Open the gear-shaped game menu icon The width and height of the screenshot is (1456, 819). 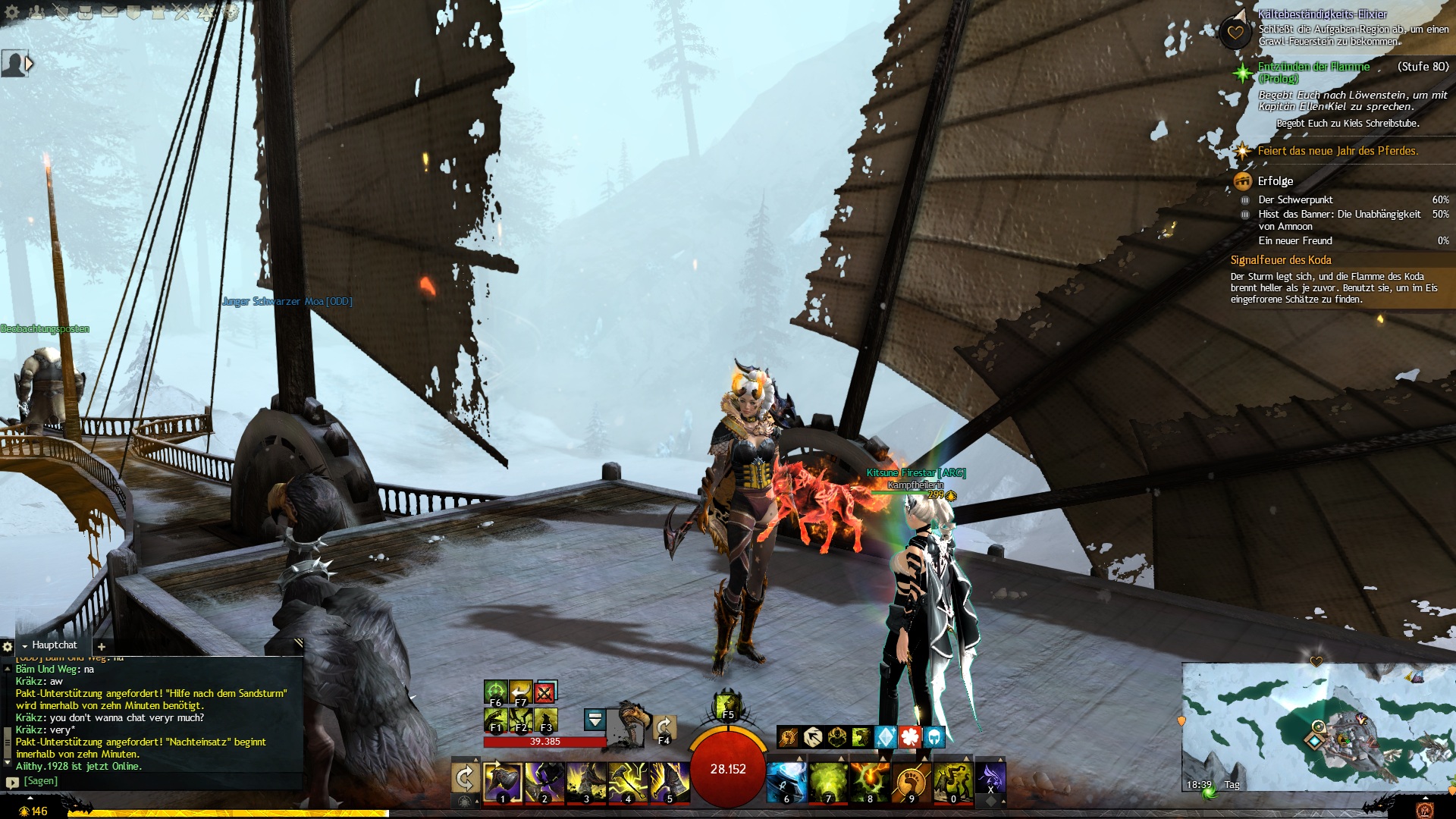pyautogui.click(x=13, y=11)
